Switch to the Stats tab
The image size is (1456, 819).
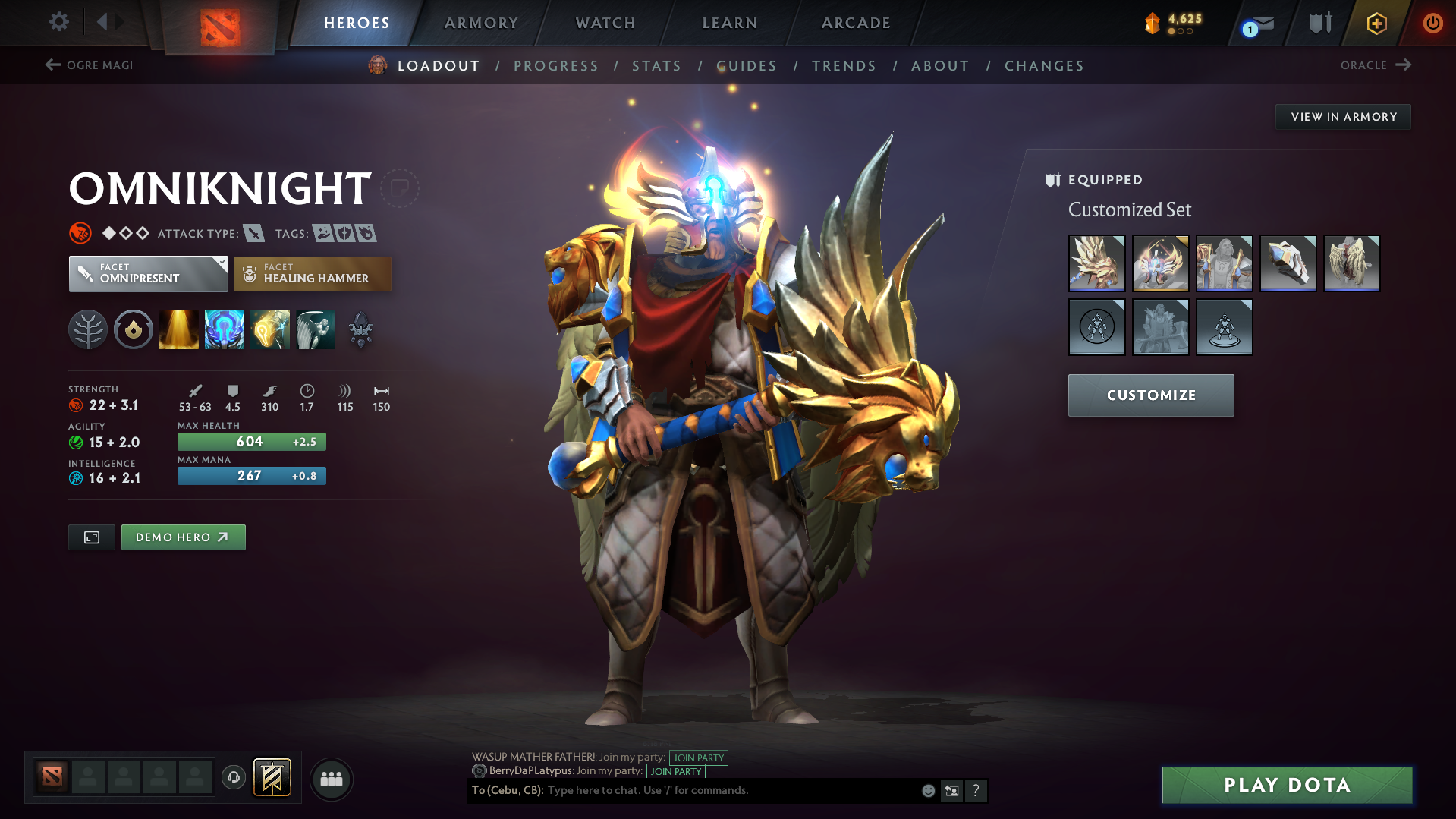point(656,65)
